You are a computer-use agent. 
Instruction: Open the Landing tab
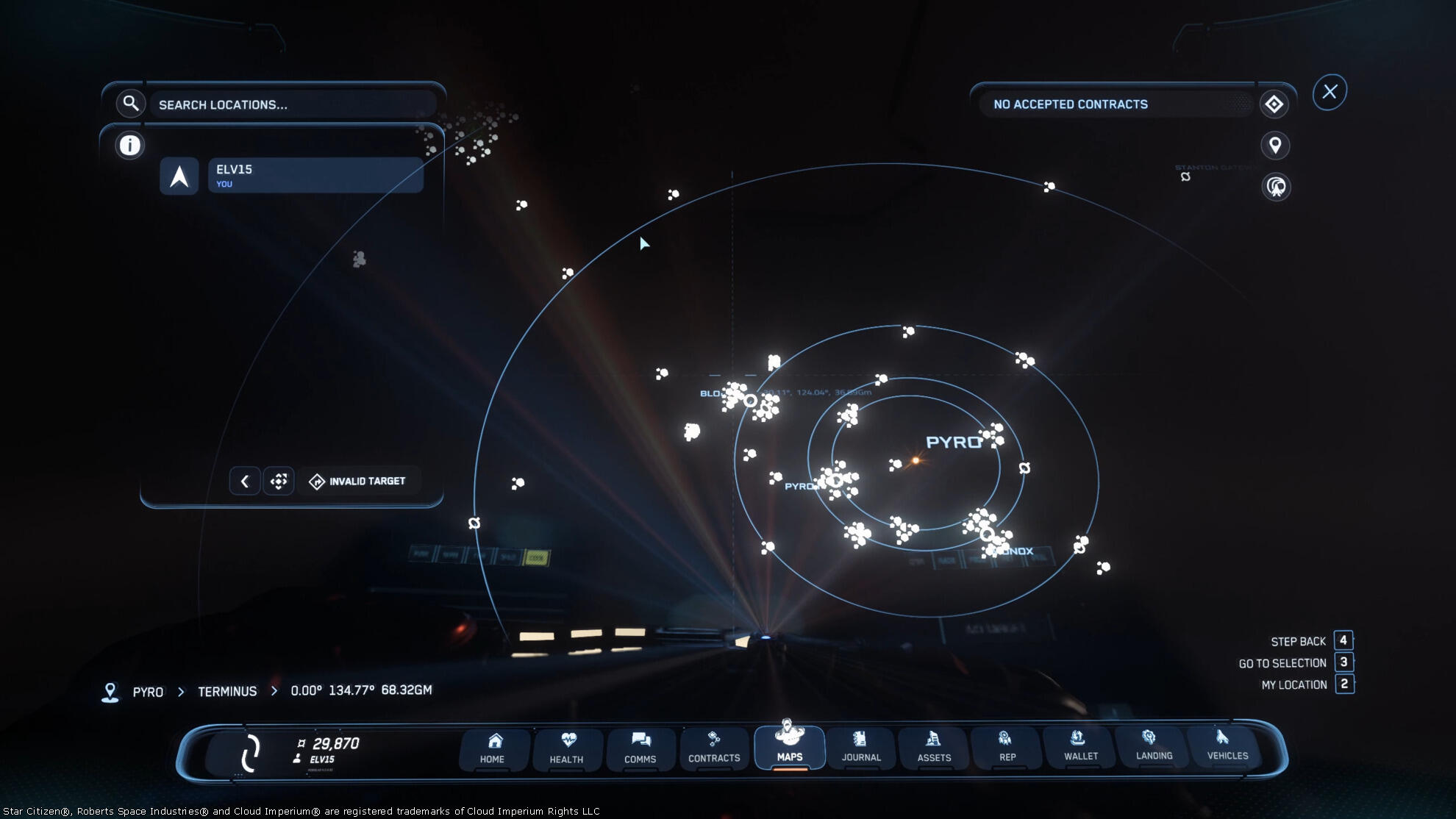tap(1154, 747)
